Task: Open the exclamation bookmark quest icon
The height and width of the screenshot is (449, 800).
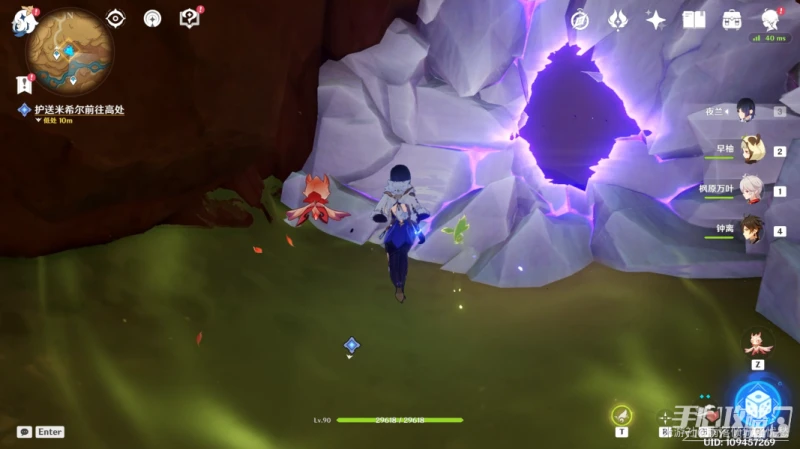Action: tap(24, 84)
